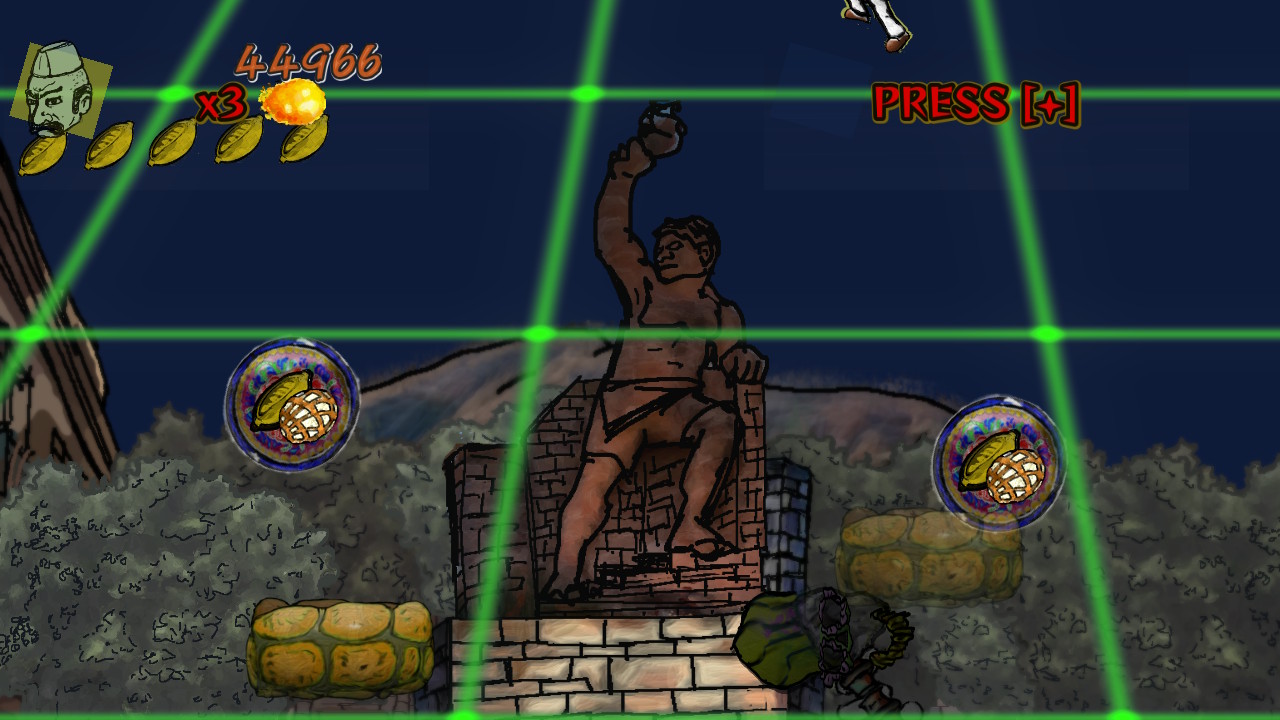This screenshot has height=720, width=1280.
Task: Select the score counter reading 44966
Action: (309, 62)
